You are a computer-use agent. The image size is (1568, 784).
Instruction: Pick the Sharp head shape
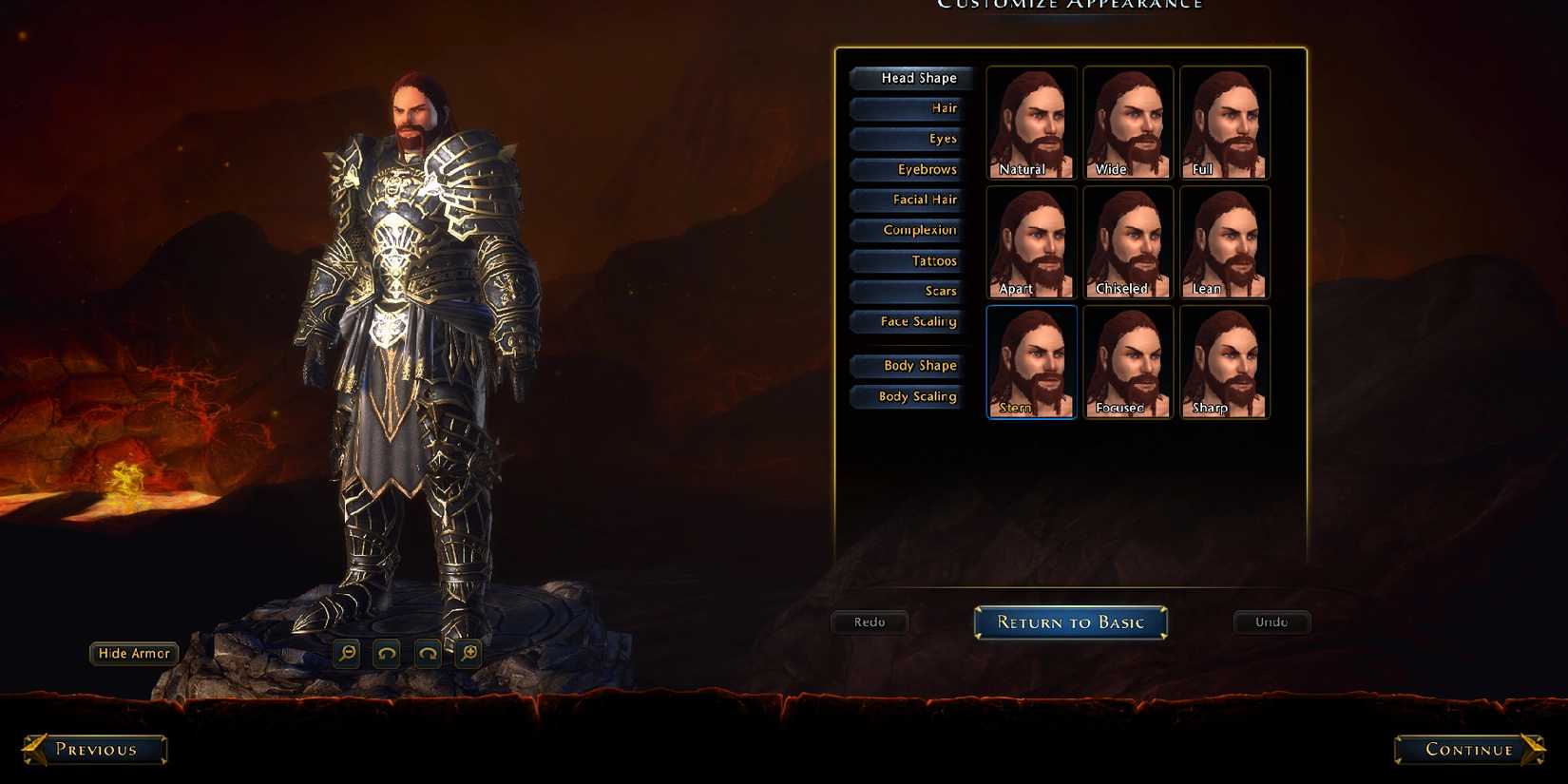coord(1224,361)
